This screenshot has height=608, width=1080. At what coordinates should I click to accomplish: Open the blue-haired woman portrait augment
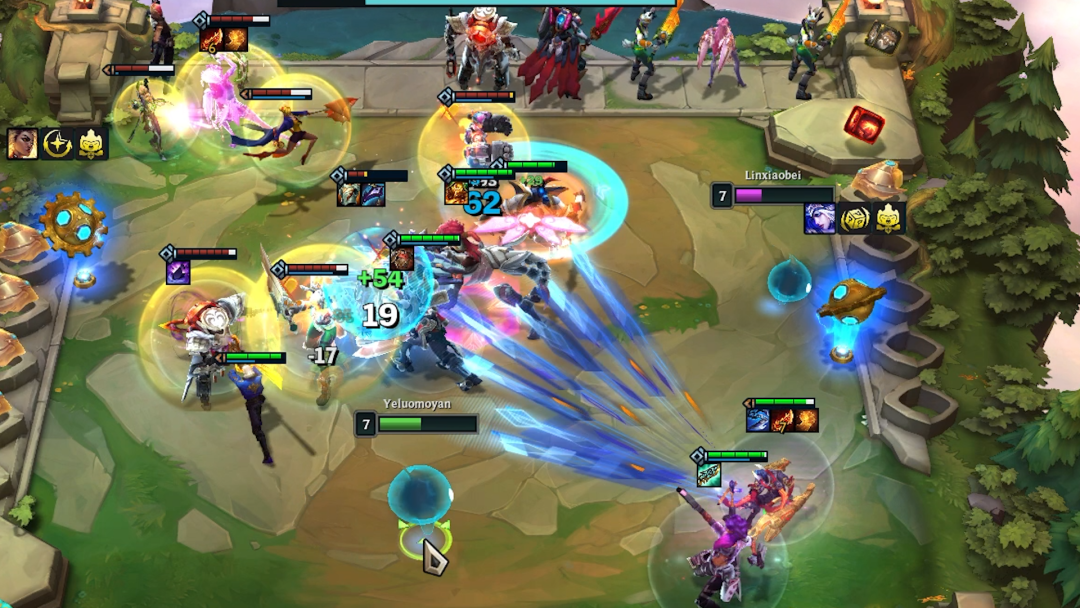click(x=819, y=218)
